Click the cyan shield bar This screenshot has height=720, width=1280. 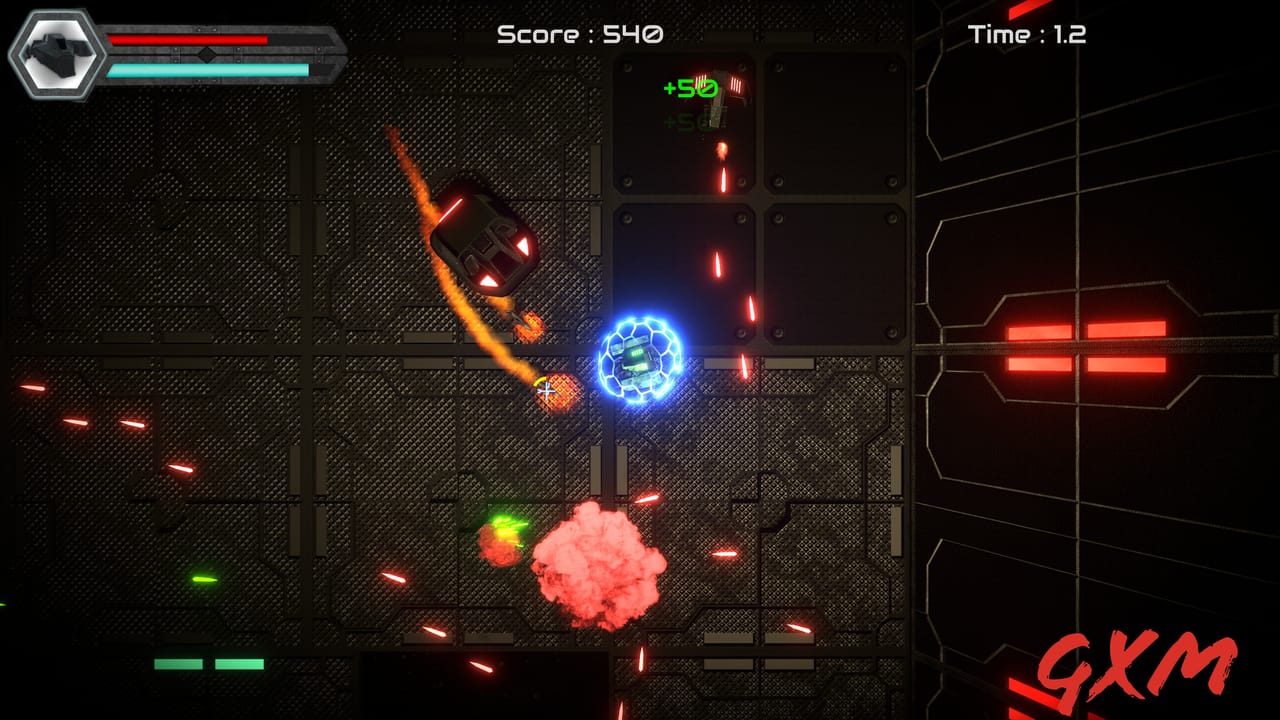pos(207,70)
